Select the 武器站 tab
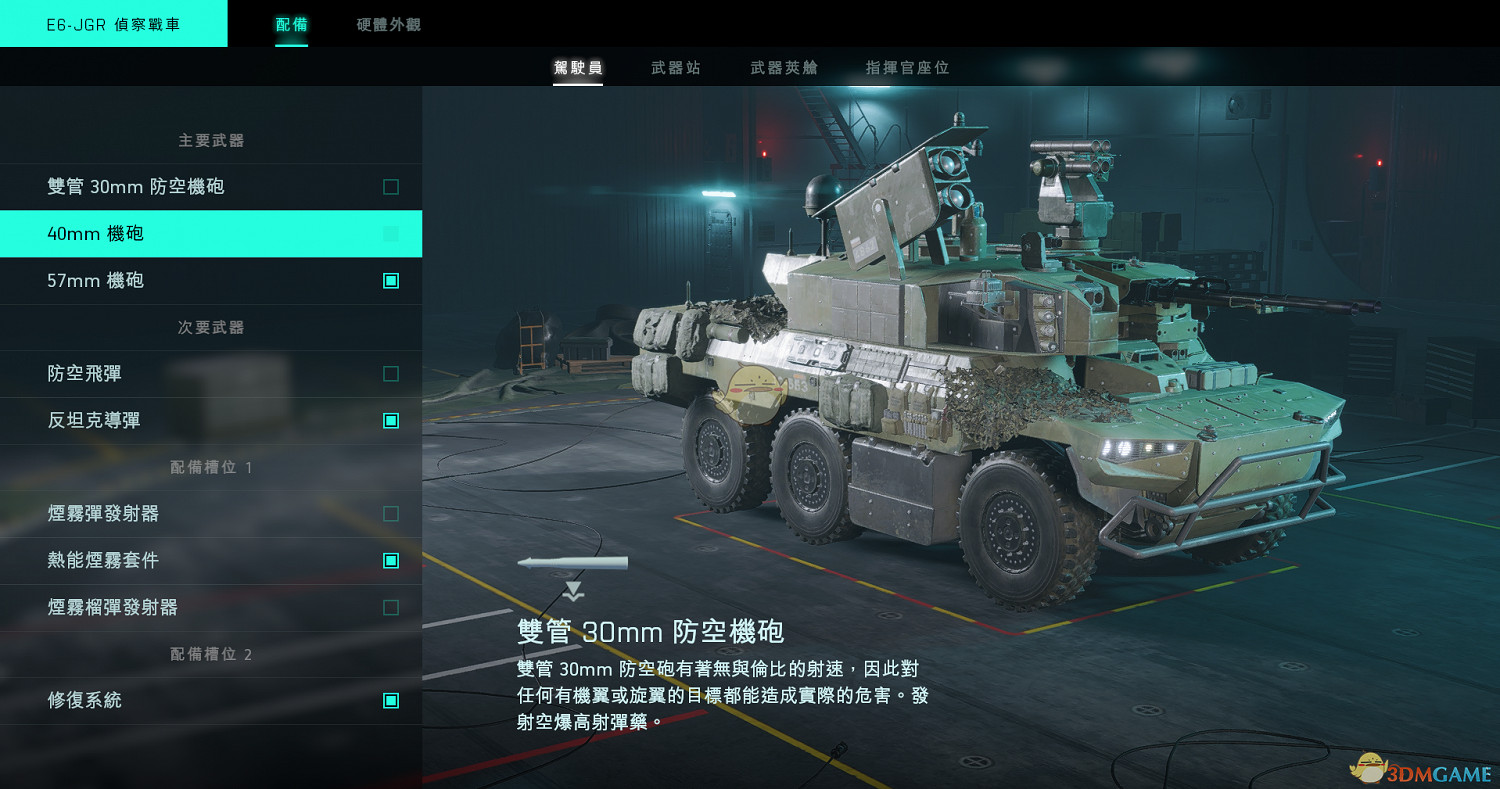 point(675,67)
